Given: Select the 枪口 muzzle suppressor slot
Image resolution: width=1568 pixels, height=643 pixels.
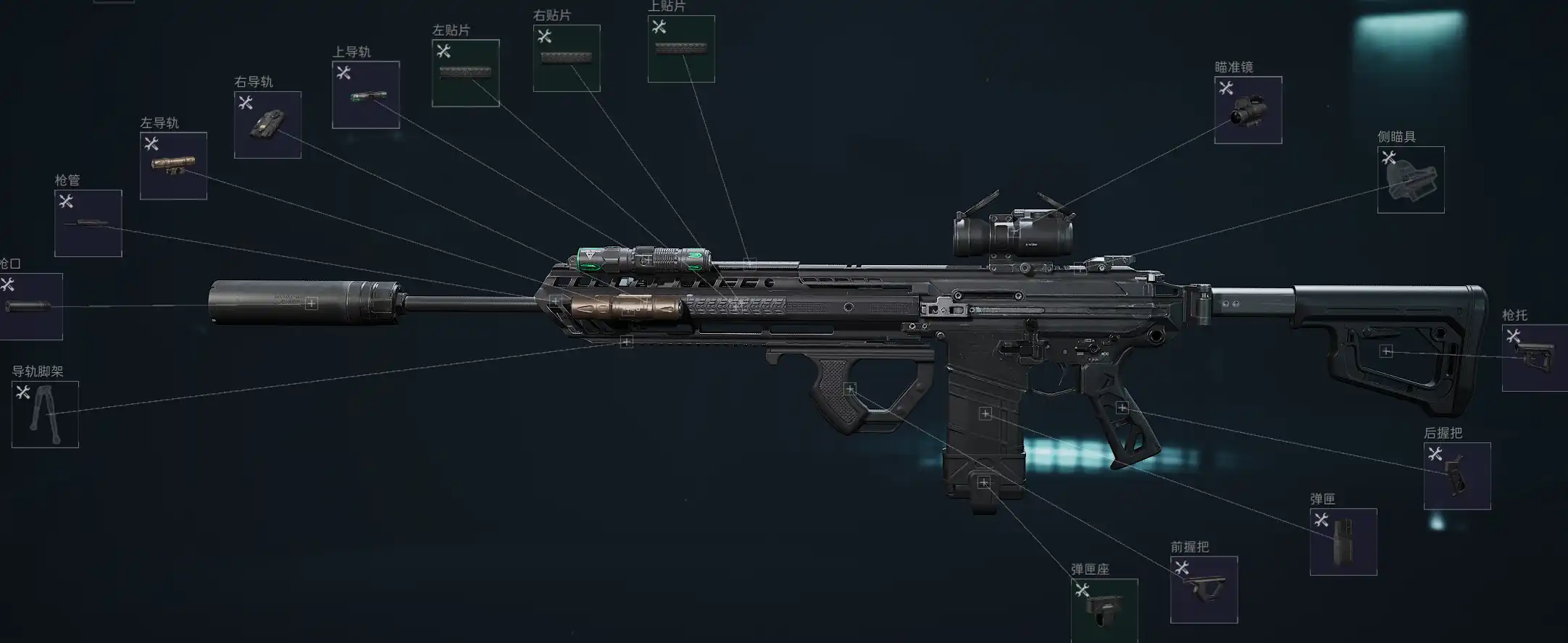Looking at the screenshot, I should point(30,306).
